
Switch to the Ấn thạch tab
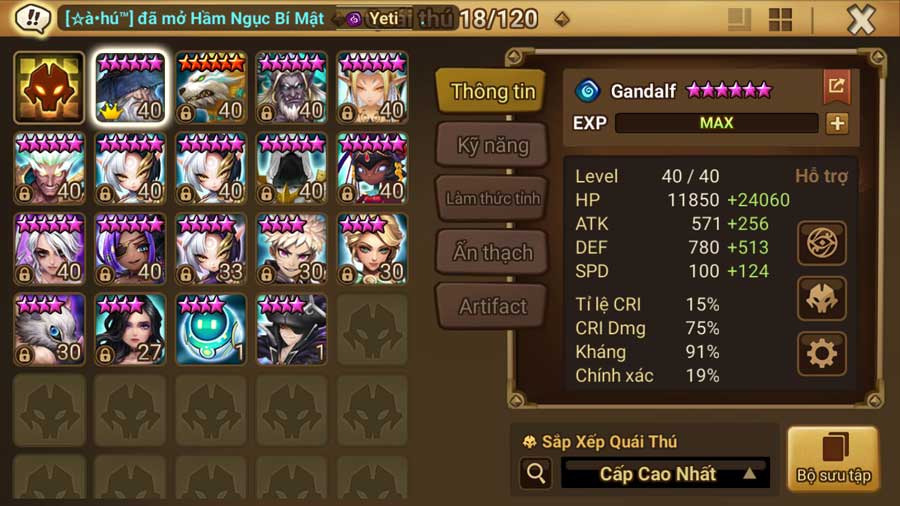click(492, 253)
